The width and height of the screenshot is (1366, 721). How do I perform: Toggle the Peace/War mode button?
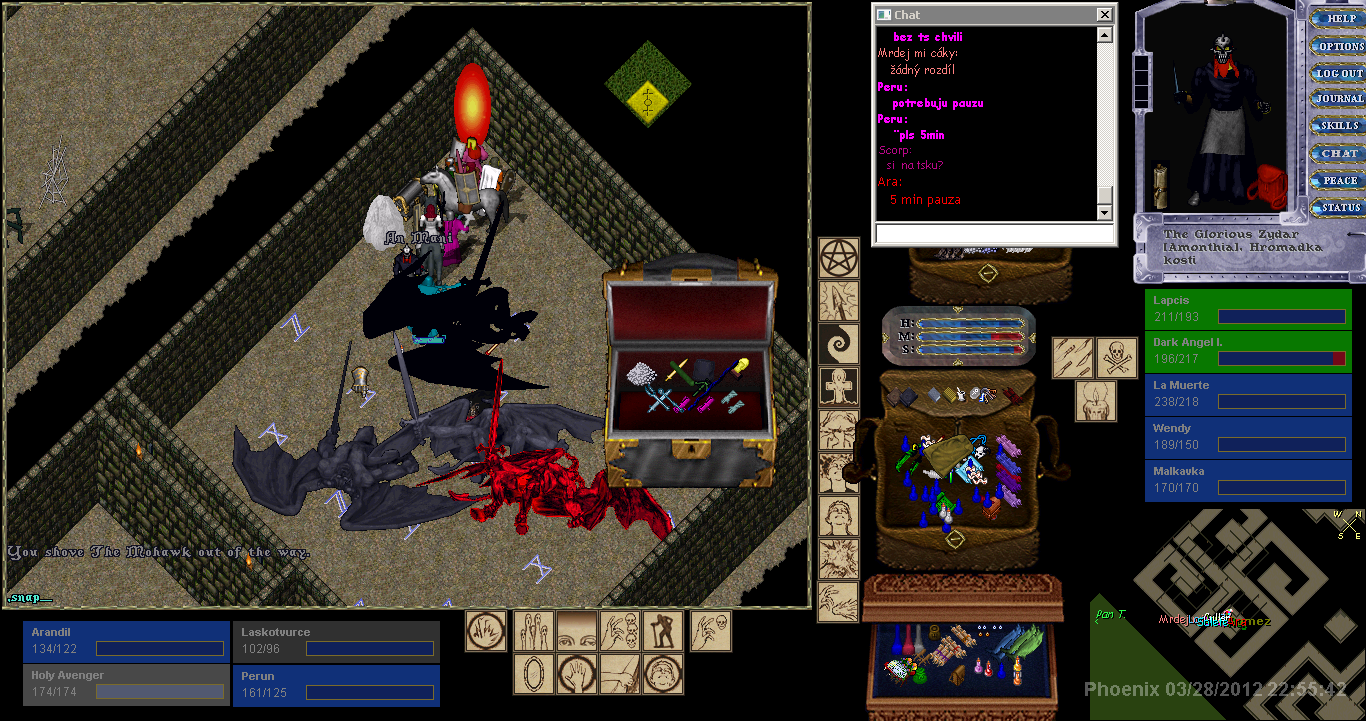(x=1340, y=181)
